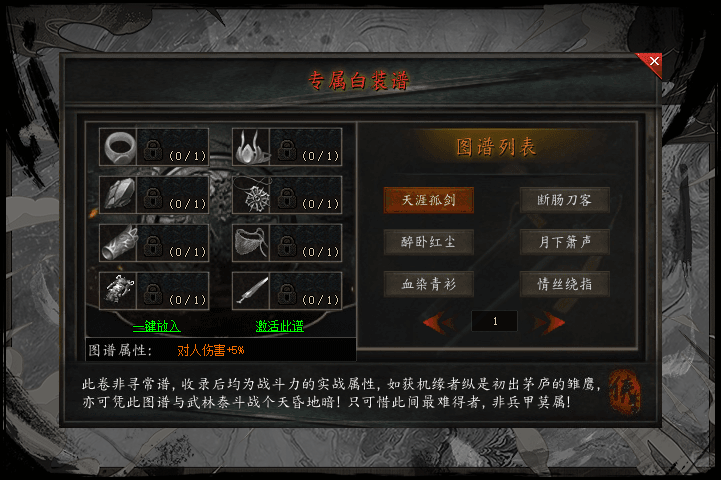721x480 pixels.
Task: Select the 月下萧声 blueprint
Action: (x=565, y=241)
